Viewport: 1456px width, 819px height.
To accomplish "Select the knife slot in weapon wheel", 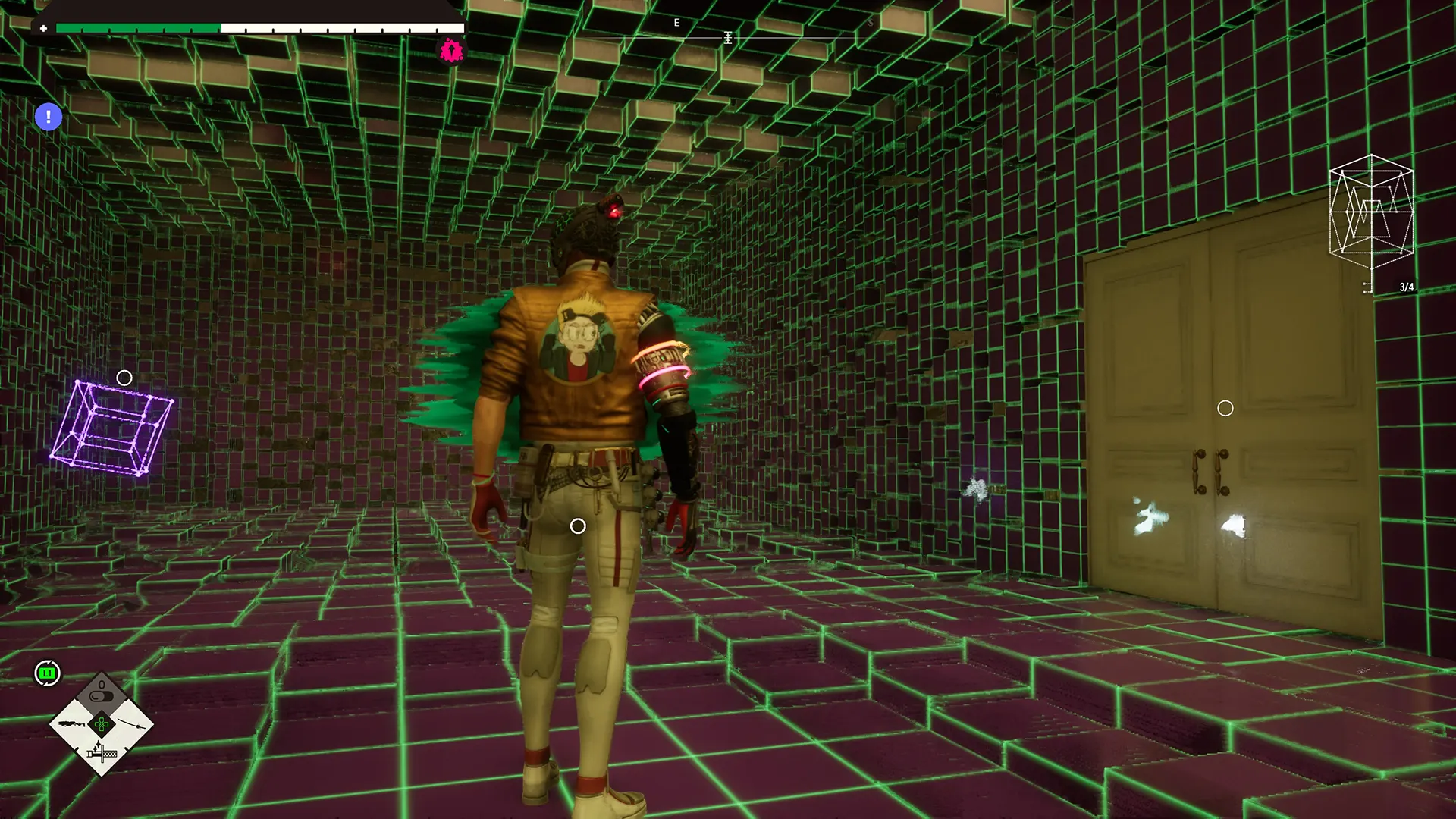I will (x=102, y=753).
